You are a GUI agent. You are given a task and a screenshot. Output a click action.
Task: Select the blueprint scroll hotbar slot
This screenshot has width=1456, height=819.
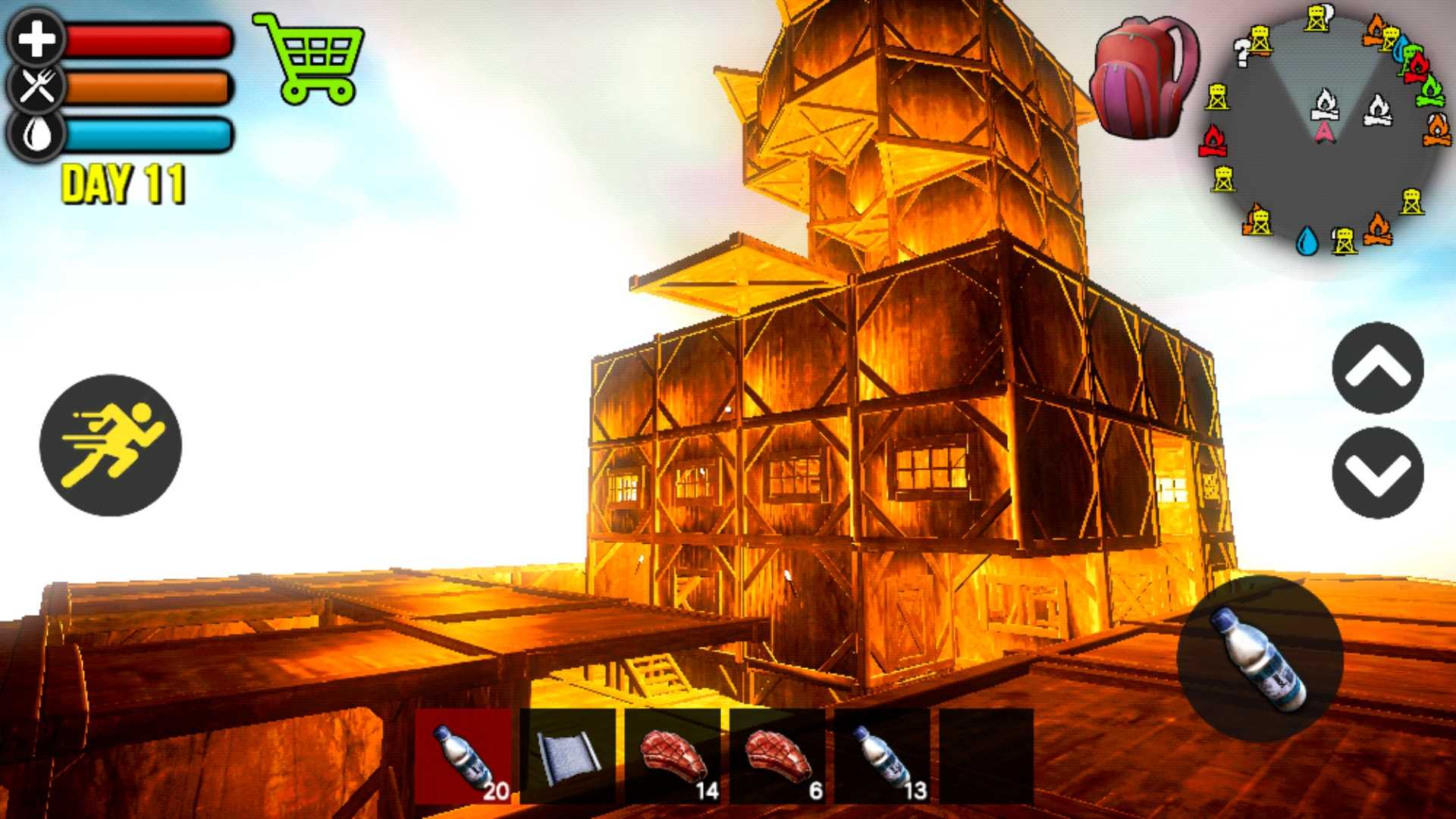click(568, 757)
